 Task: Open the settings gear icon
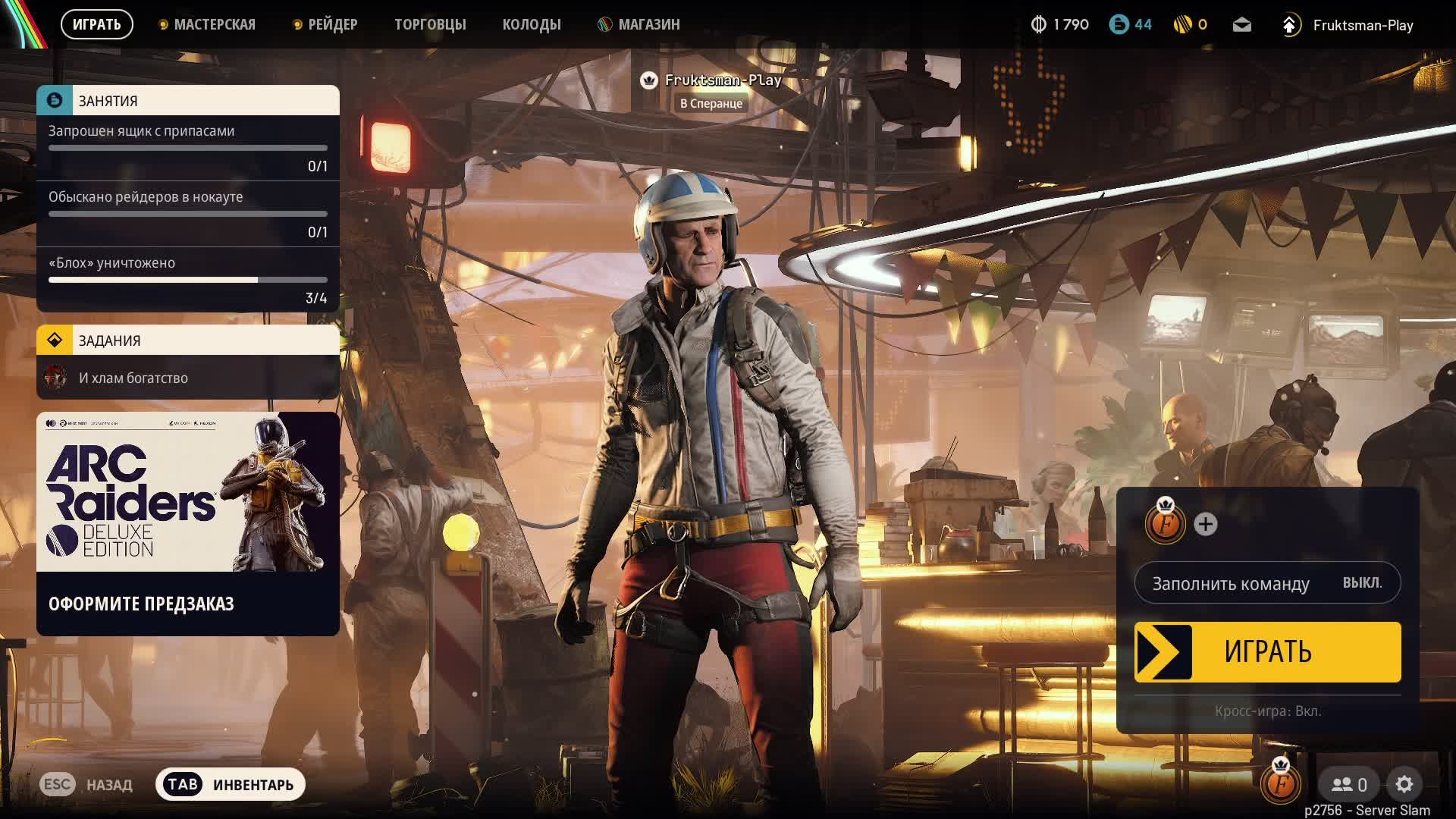point(1404,784)
